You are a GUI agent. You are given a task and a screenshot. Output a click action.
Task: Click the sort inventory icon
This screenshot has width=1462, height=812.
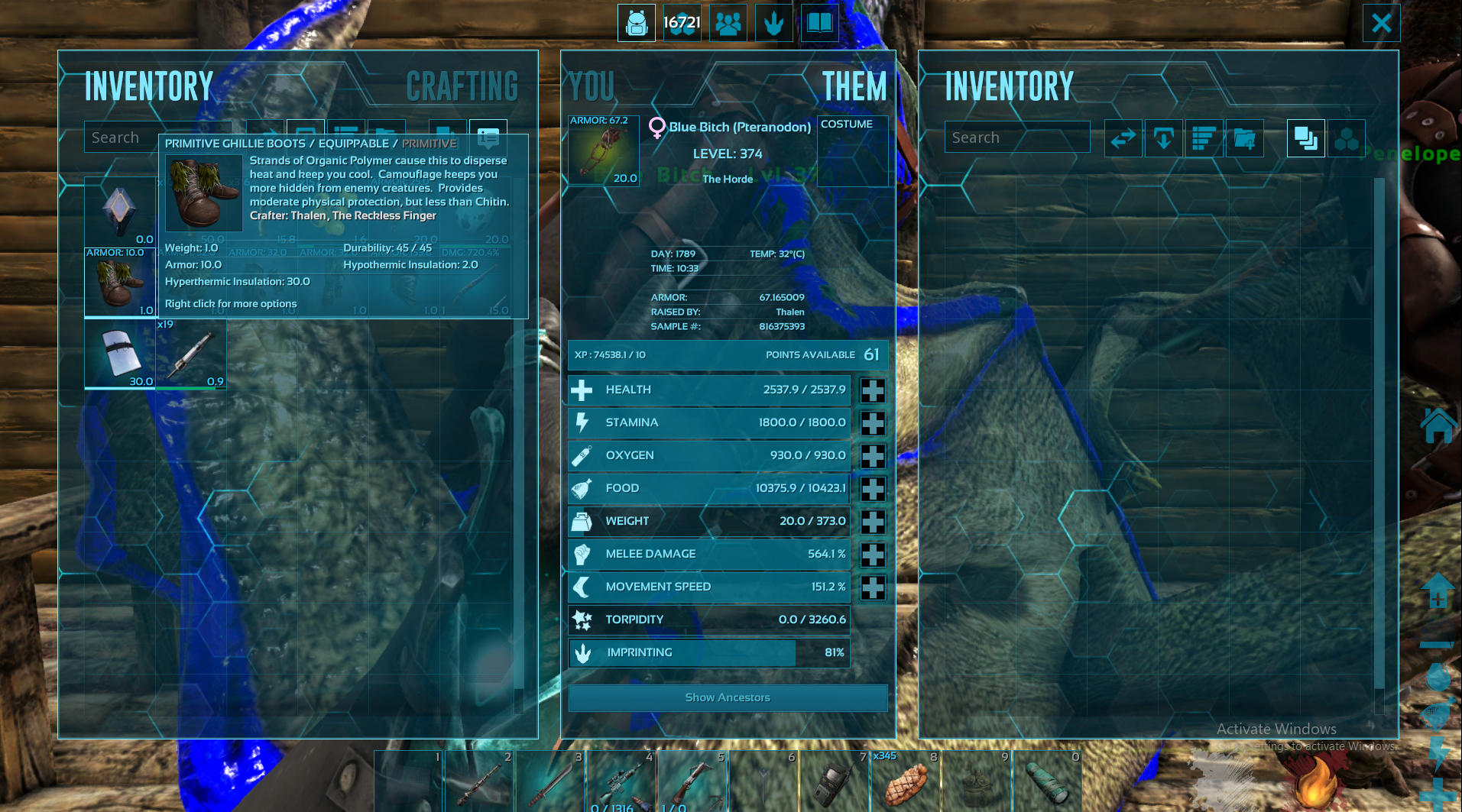(1204, 138)
